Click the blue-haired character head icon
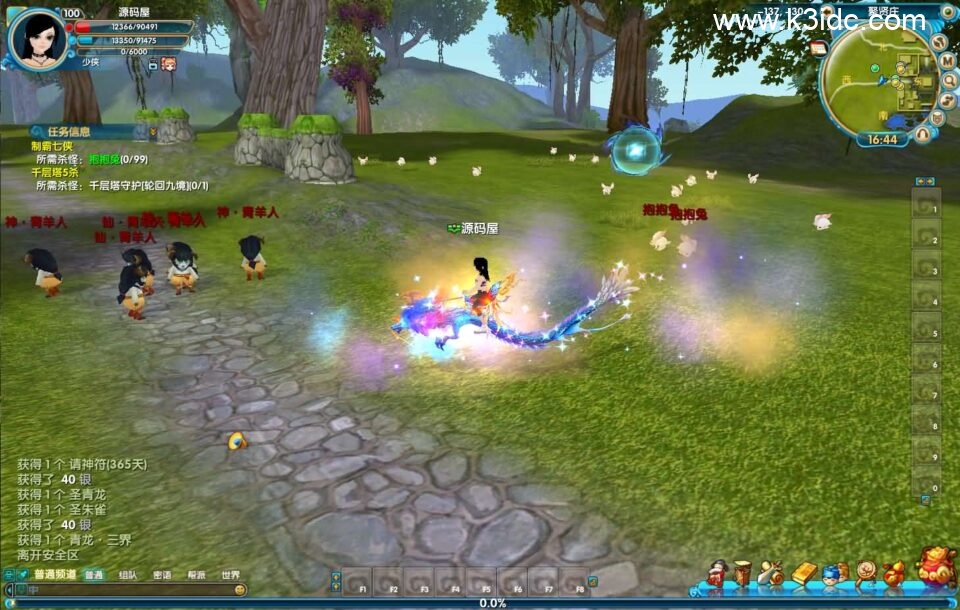This screenshot has height=610, width=960. click(833, 574)
